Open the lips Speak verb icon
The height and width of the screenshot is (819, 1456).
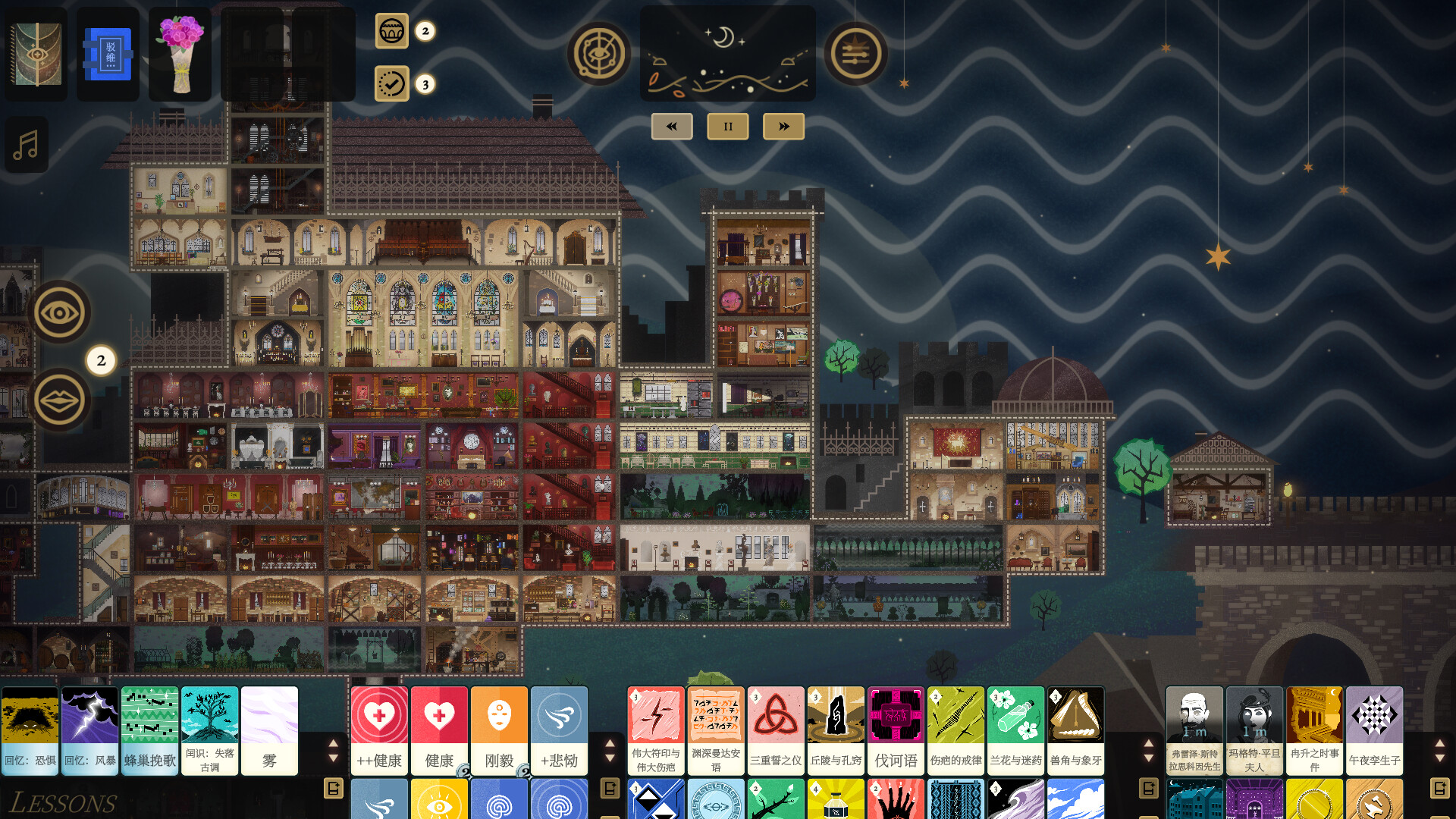[61, 400]
